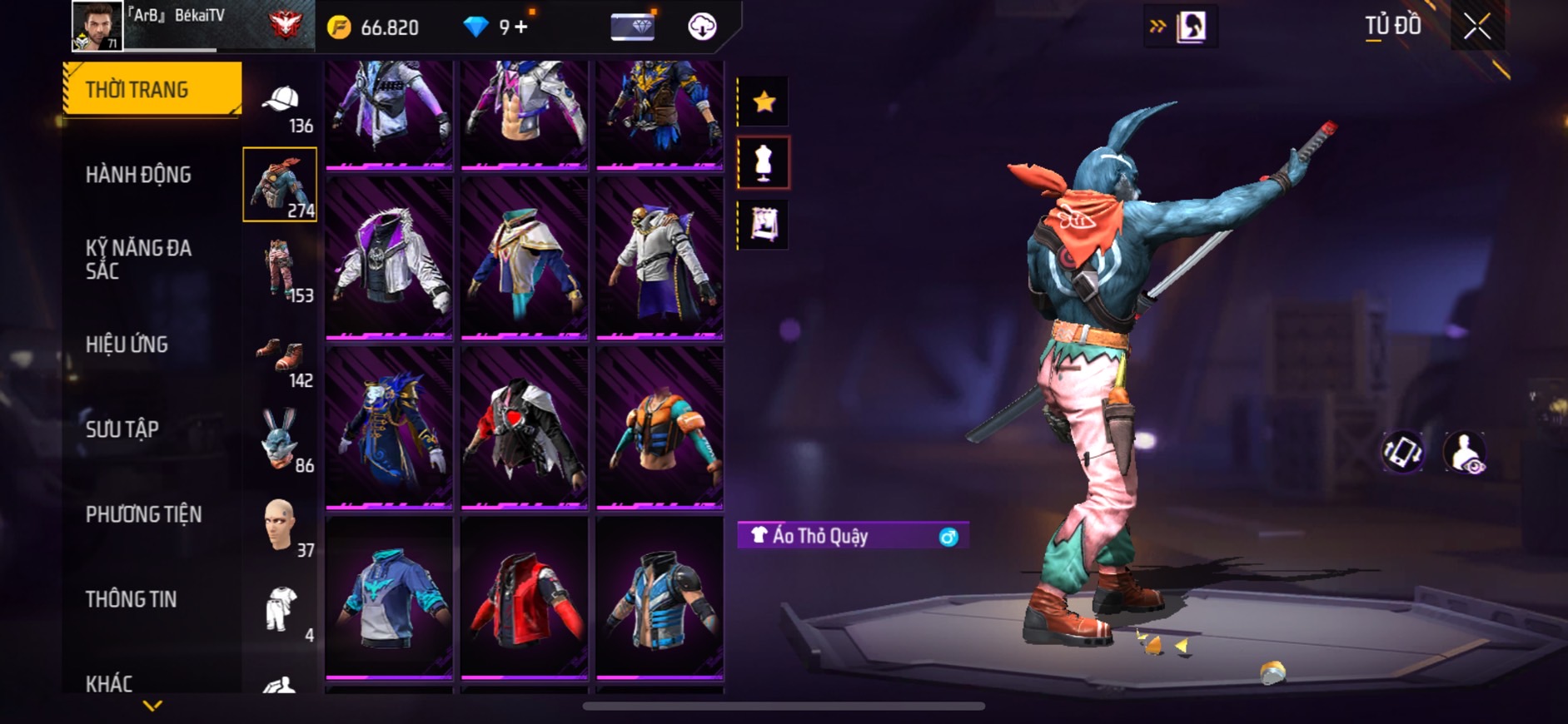Select the pants category with 153 items
The height and width of the screenshot is (724, 1568).
coord(281,269)
